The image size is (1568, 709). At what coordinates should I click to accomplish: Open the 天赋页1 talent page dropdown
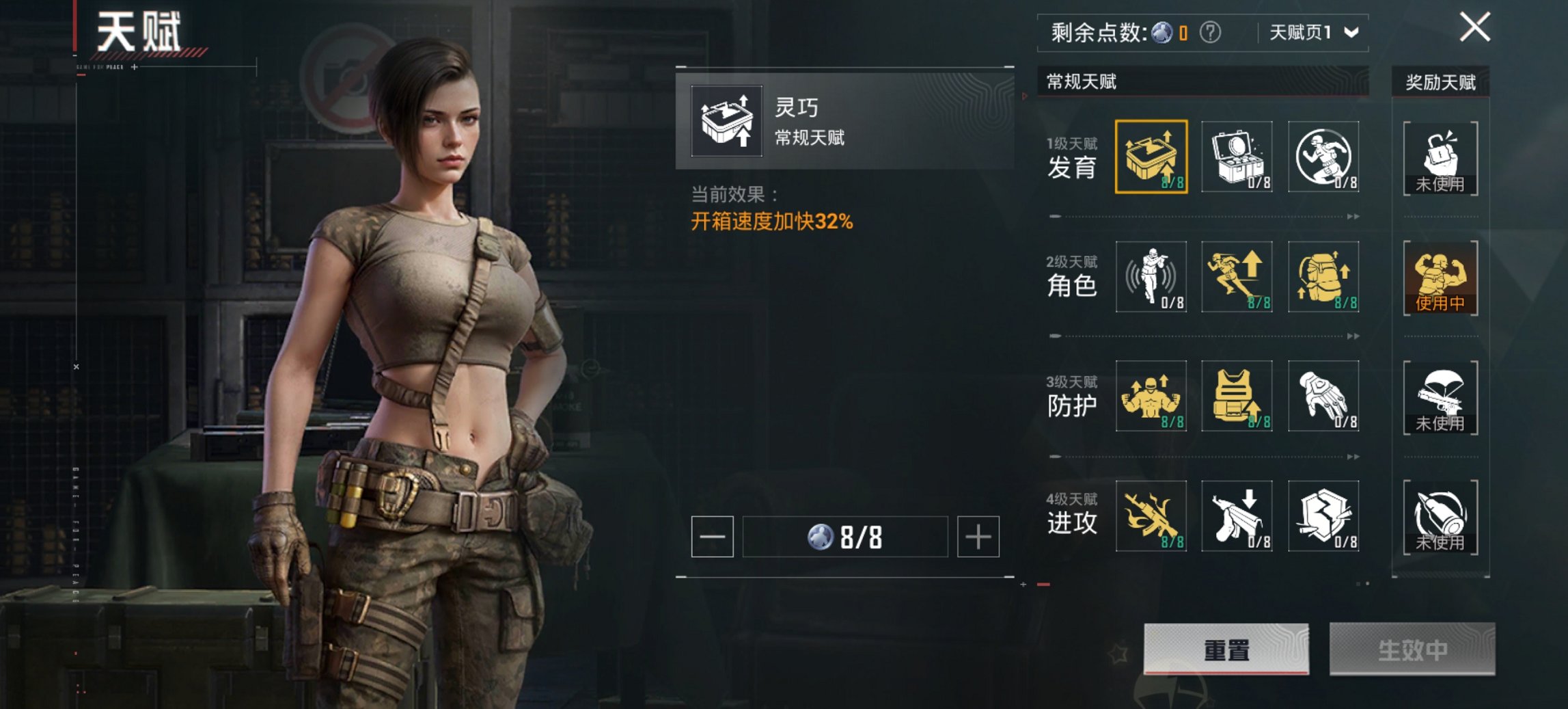pyautogui.click(x=1313, y=32)
